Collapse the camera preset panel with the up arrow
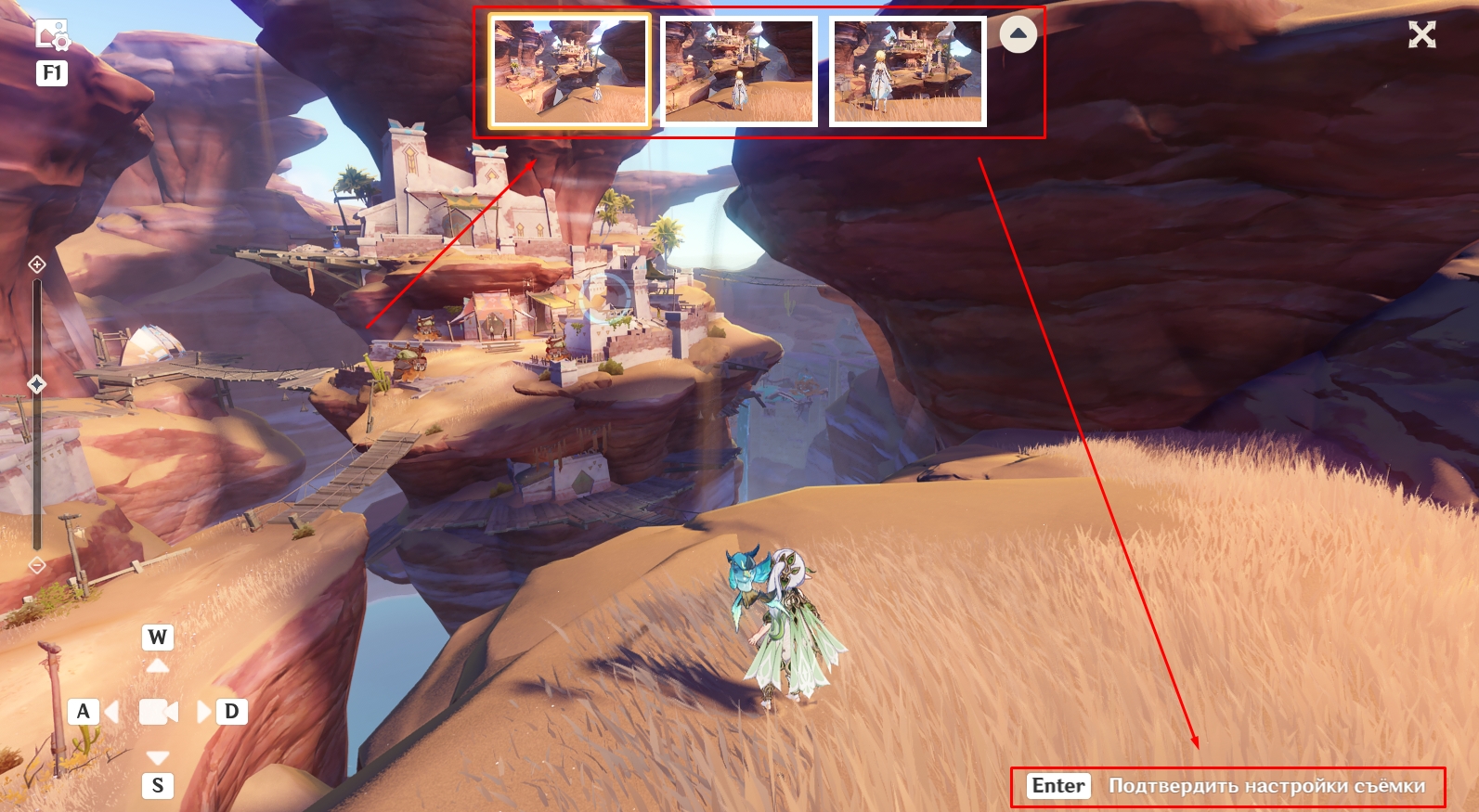Screen dimensions: 1479x812 coord(1018,34)
